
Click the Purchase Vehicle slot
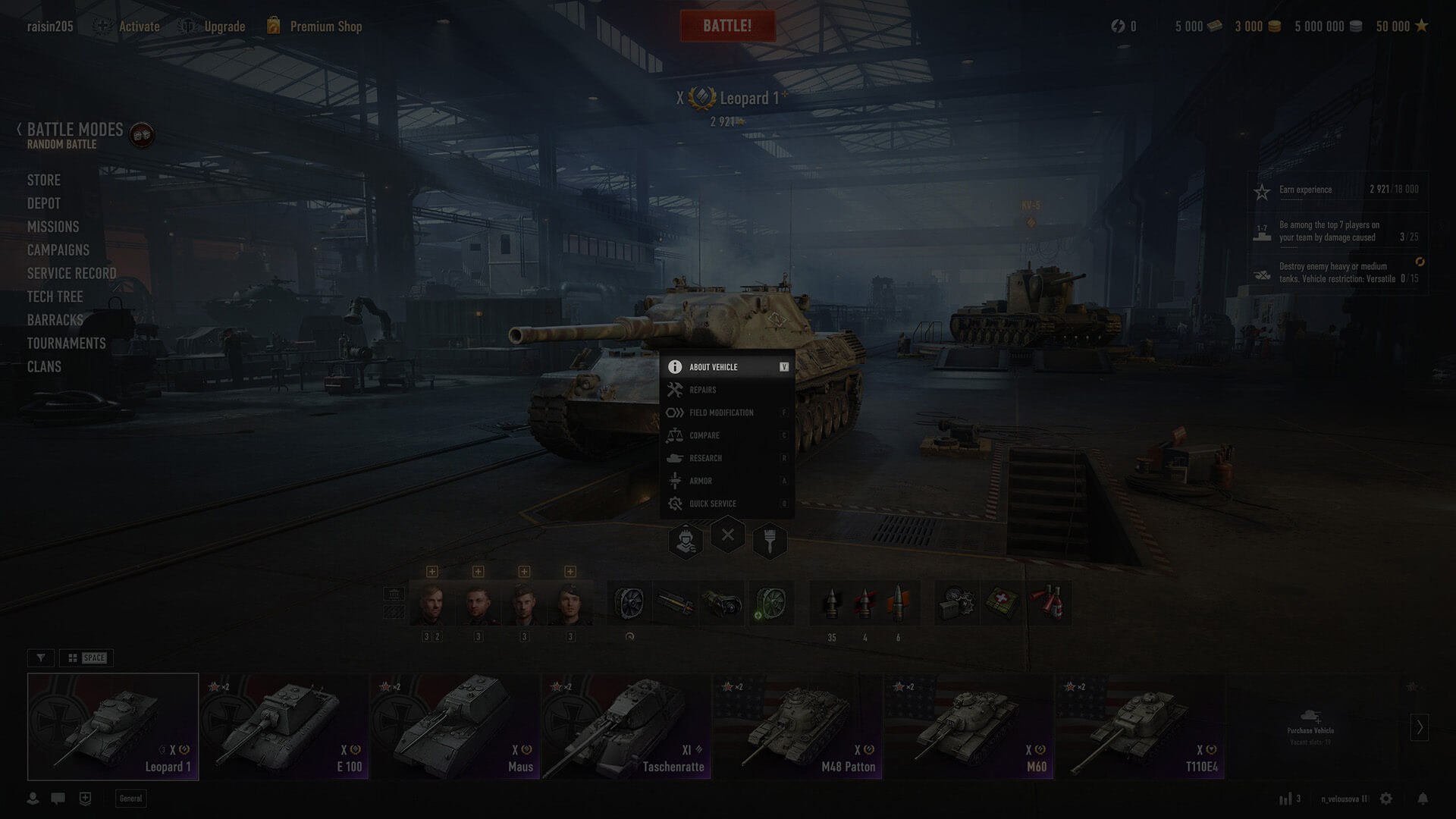[x=1310, y=726]
